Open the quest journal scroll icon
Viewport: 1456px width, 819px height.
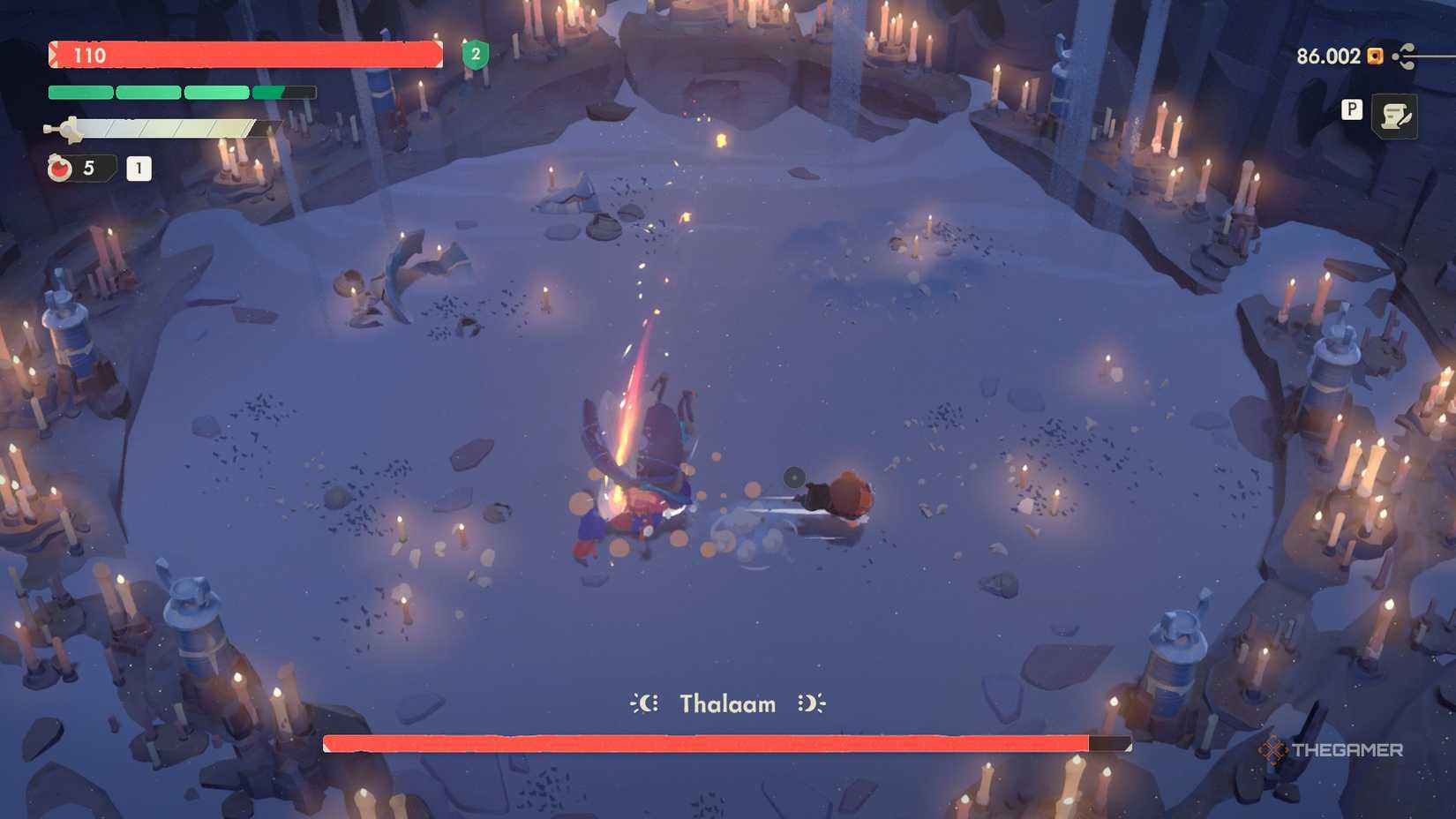[1397, 115]
